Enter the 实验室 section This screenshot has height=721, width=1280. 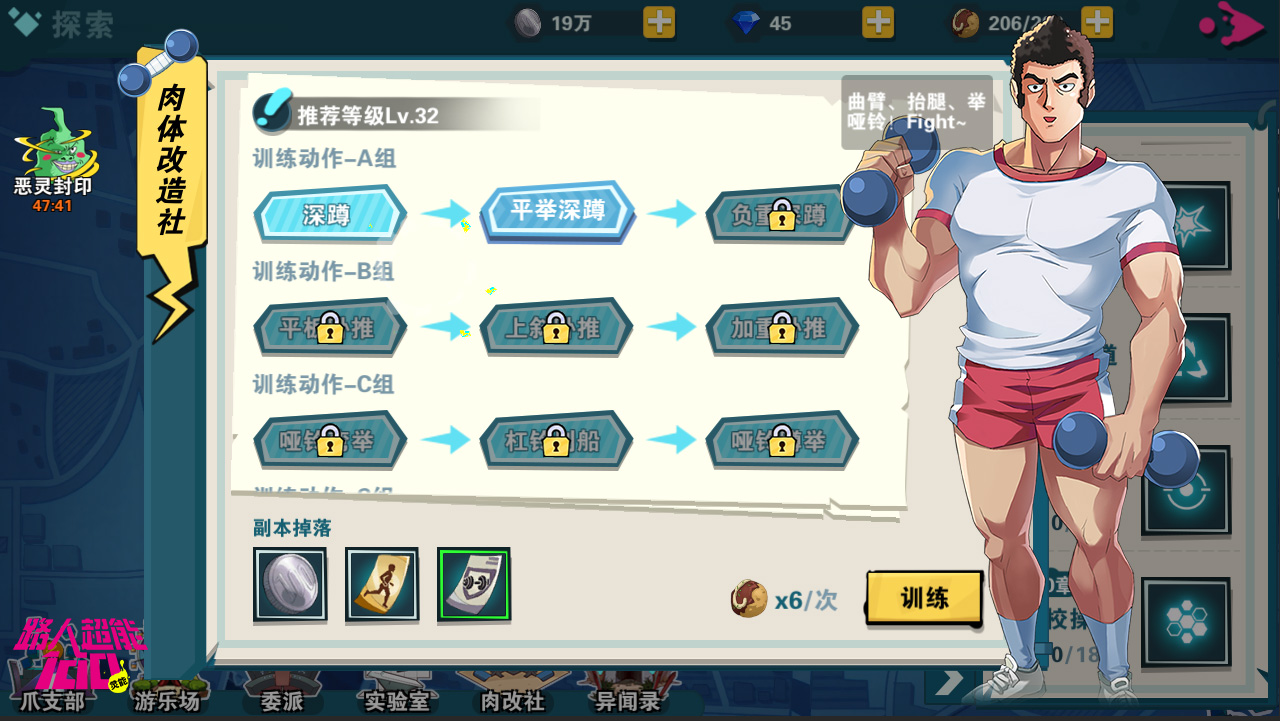(397, 700)
